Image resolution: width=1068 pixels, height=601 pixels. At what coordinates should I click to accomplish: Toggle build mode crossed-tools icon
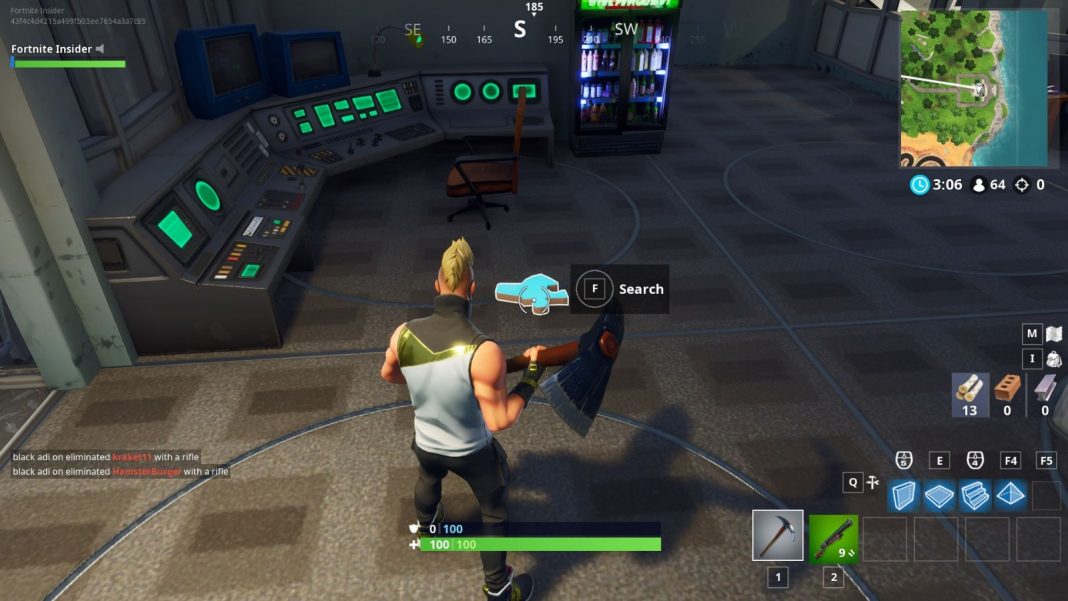coord(873,483)
